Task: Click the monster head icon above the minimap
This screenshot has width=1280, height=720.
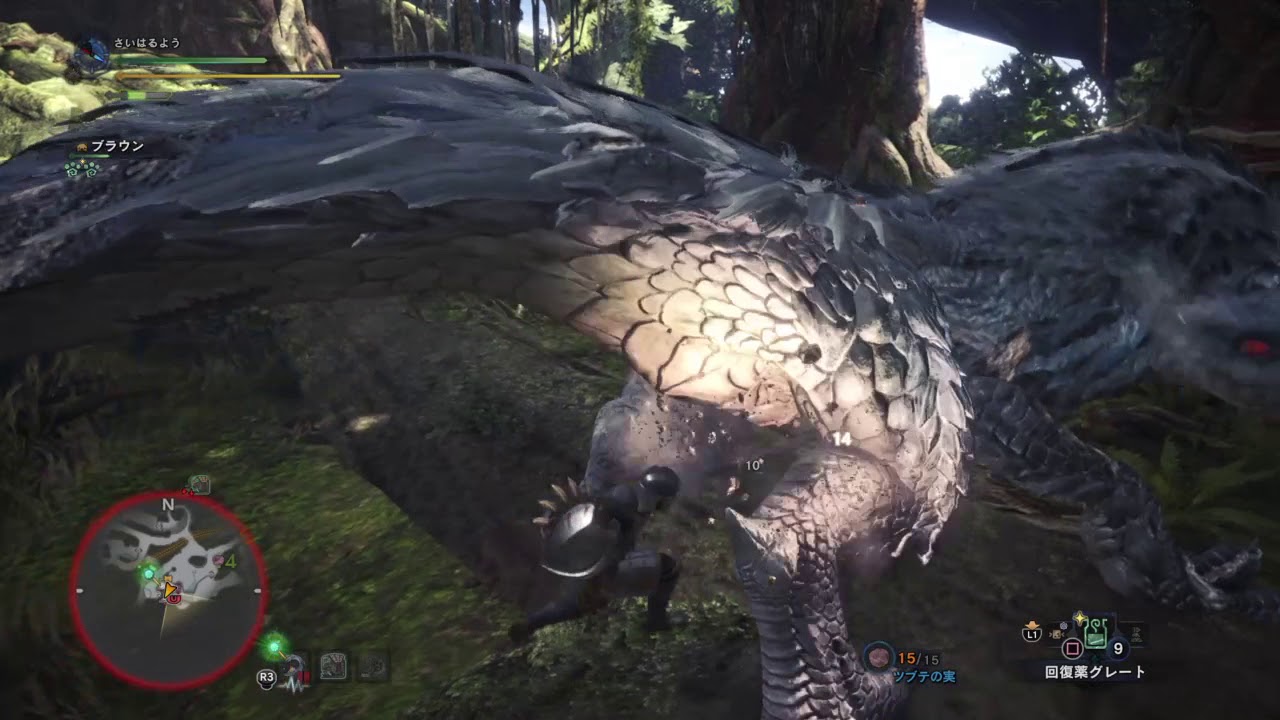Action: (x=200, y=485)
